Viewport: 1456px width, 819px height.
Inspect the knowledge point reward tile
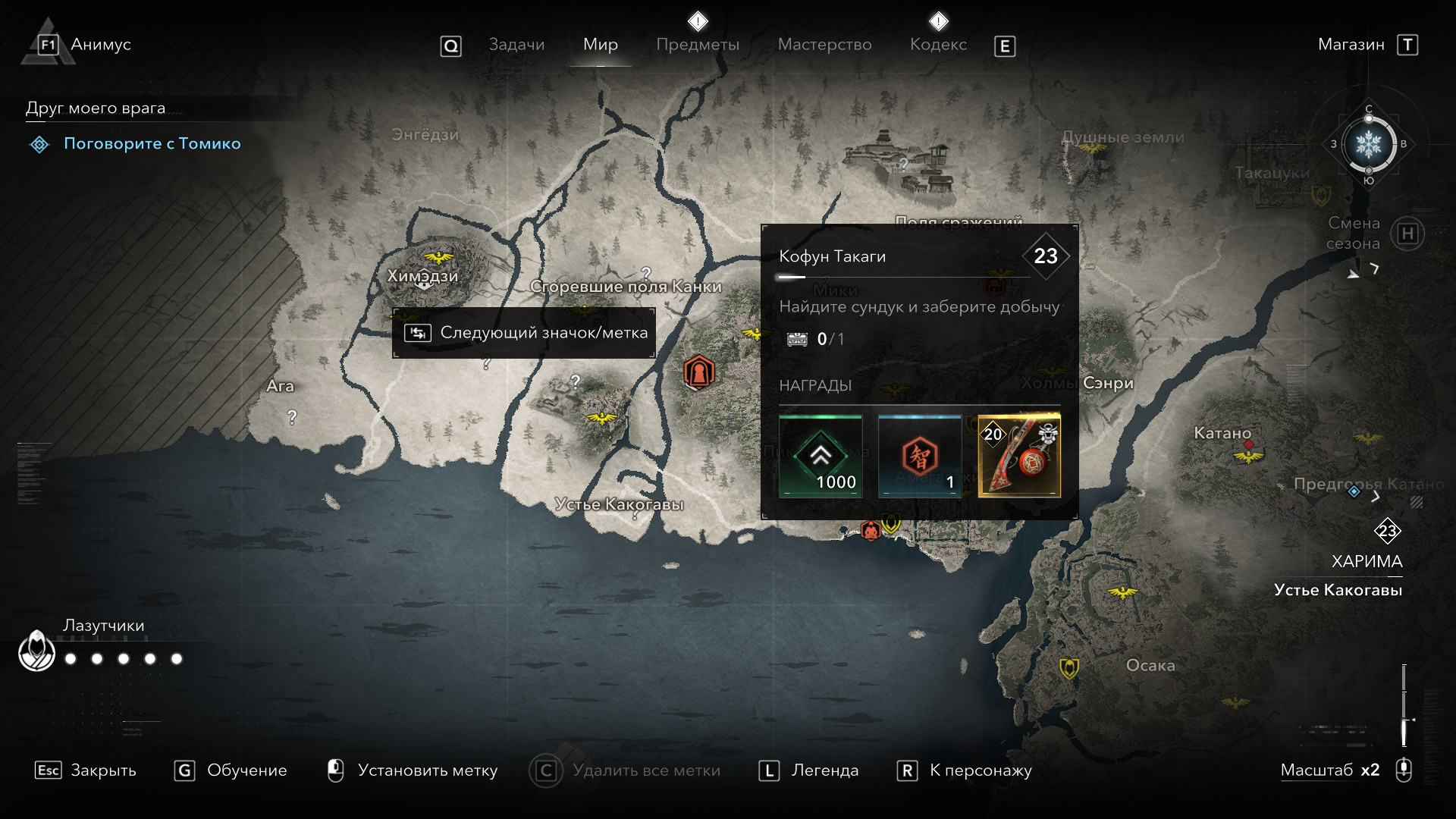pos(919,457)
